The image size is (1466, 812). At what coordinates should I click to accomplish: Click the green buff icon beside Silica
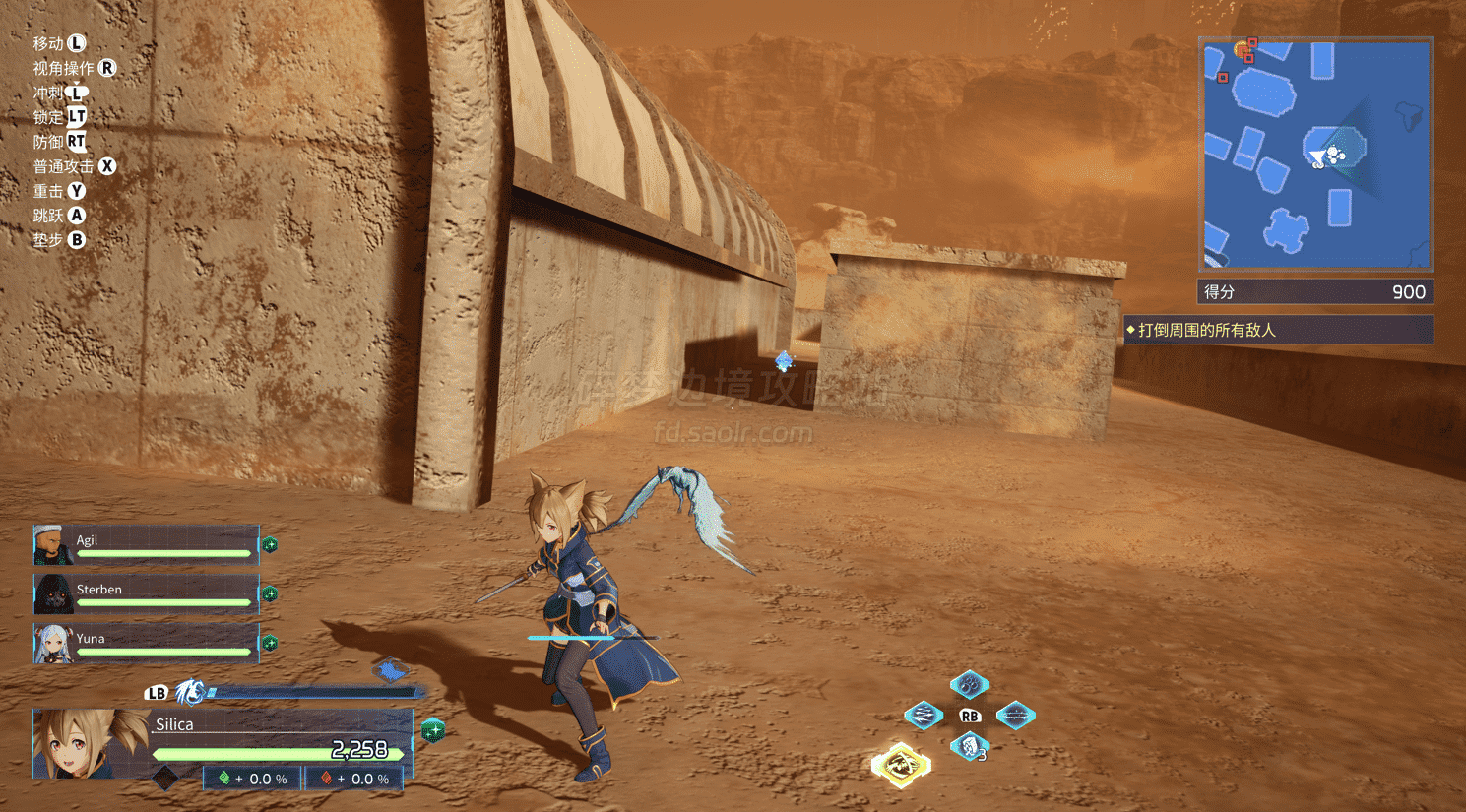pyautogui.click(x=431, y=730)
